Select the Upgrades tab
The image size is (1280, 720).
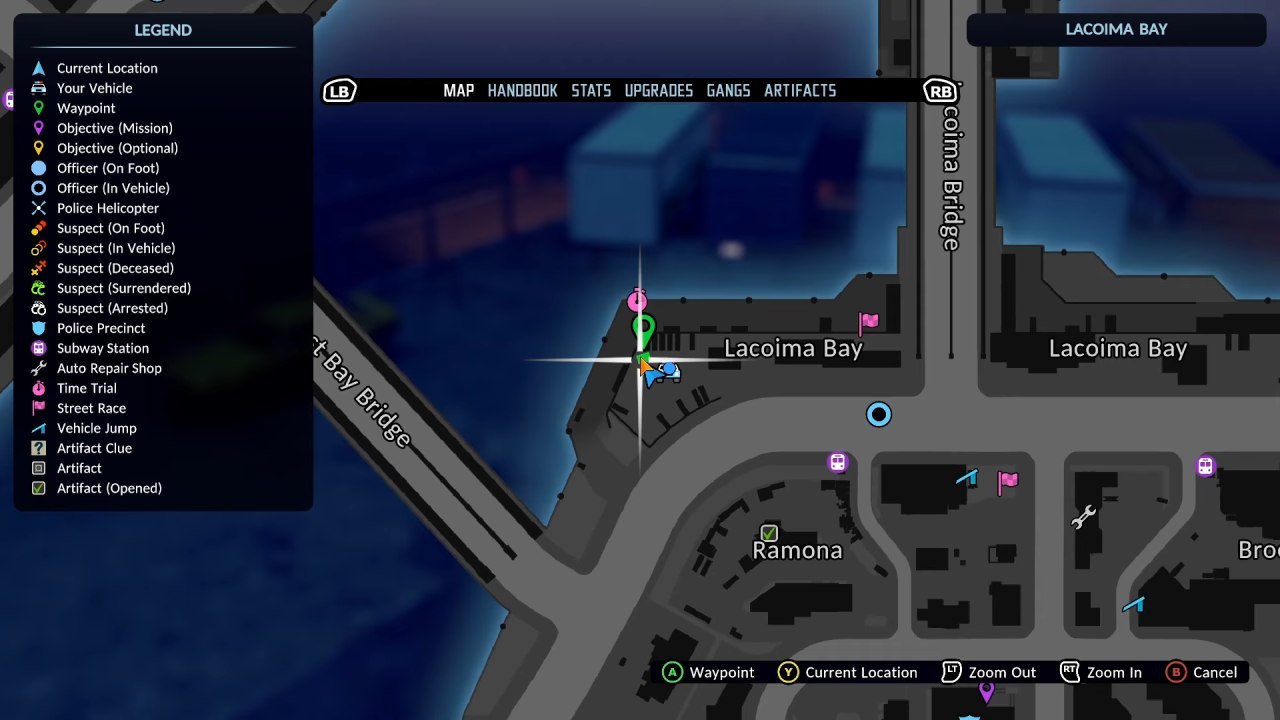coord(658,91)
